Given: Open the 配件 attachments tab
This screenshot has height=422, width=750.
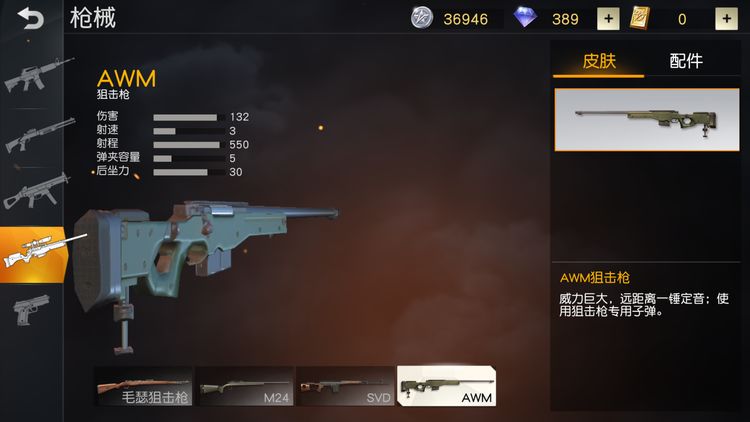Looking at the screenshot, I should (686, 61).
